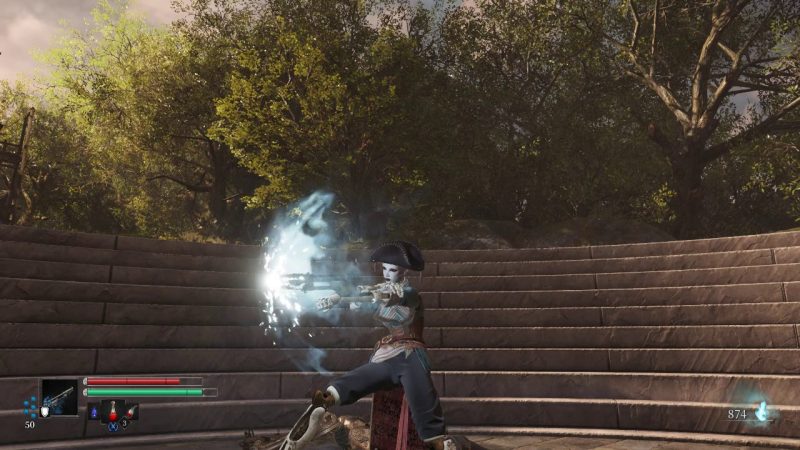Select the small blue flame item icon

click(94, 412)
